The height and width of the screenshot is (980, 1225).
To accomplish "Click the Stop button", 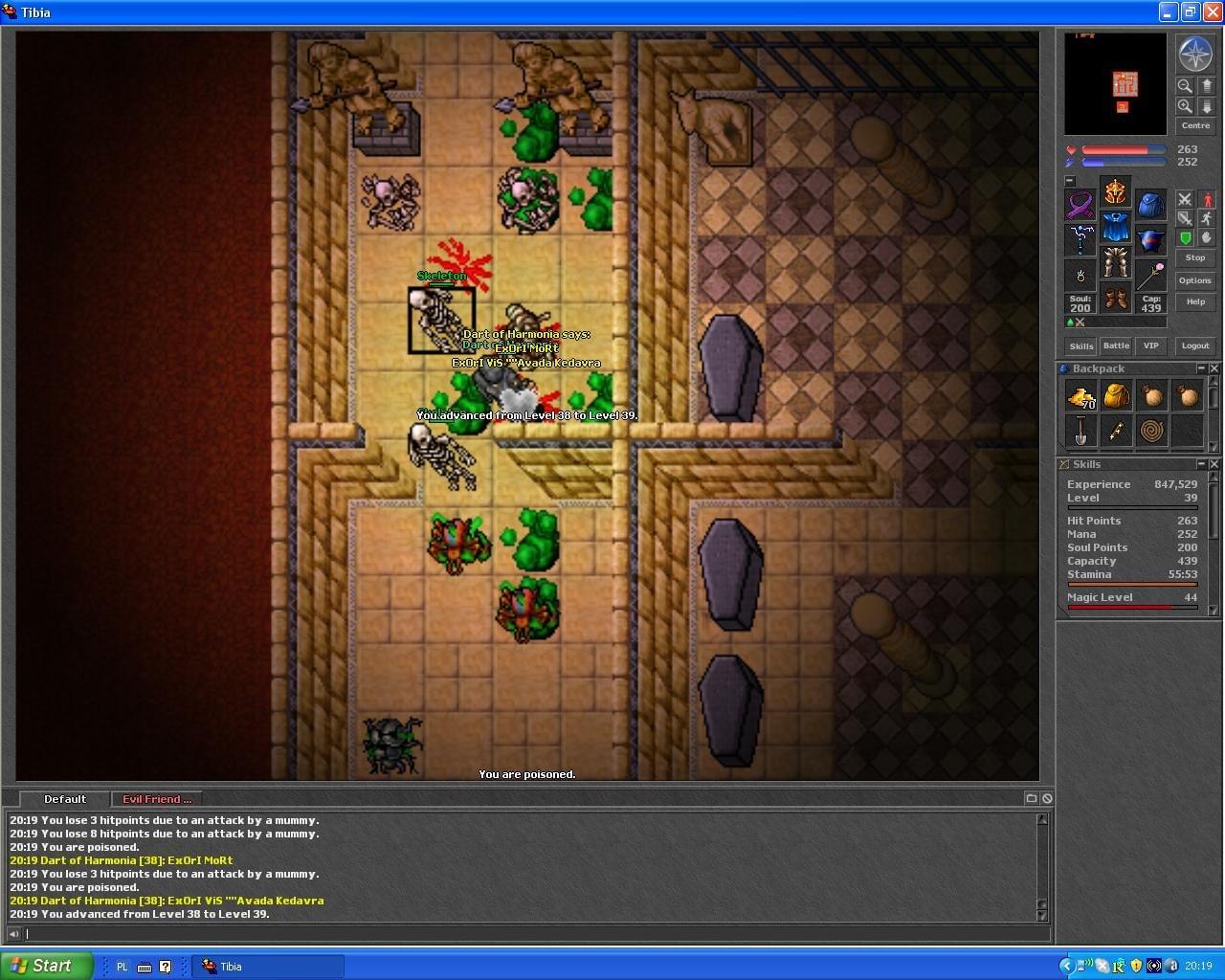I will (x=1194, y=257).
